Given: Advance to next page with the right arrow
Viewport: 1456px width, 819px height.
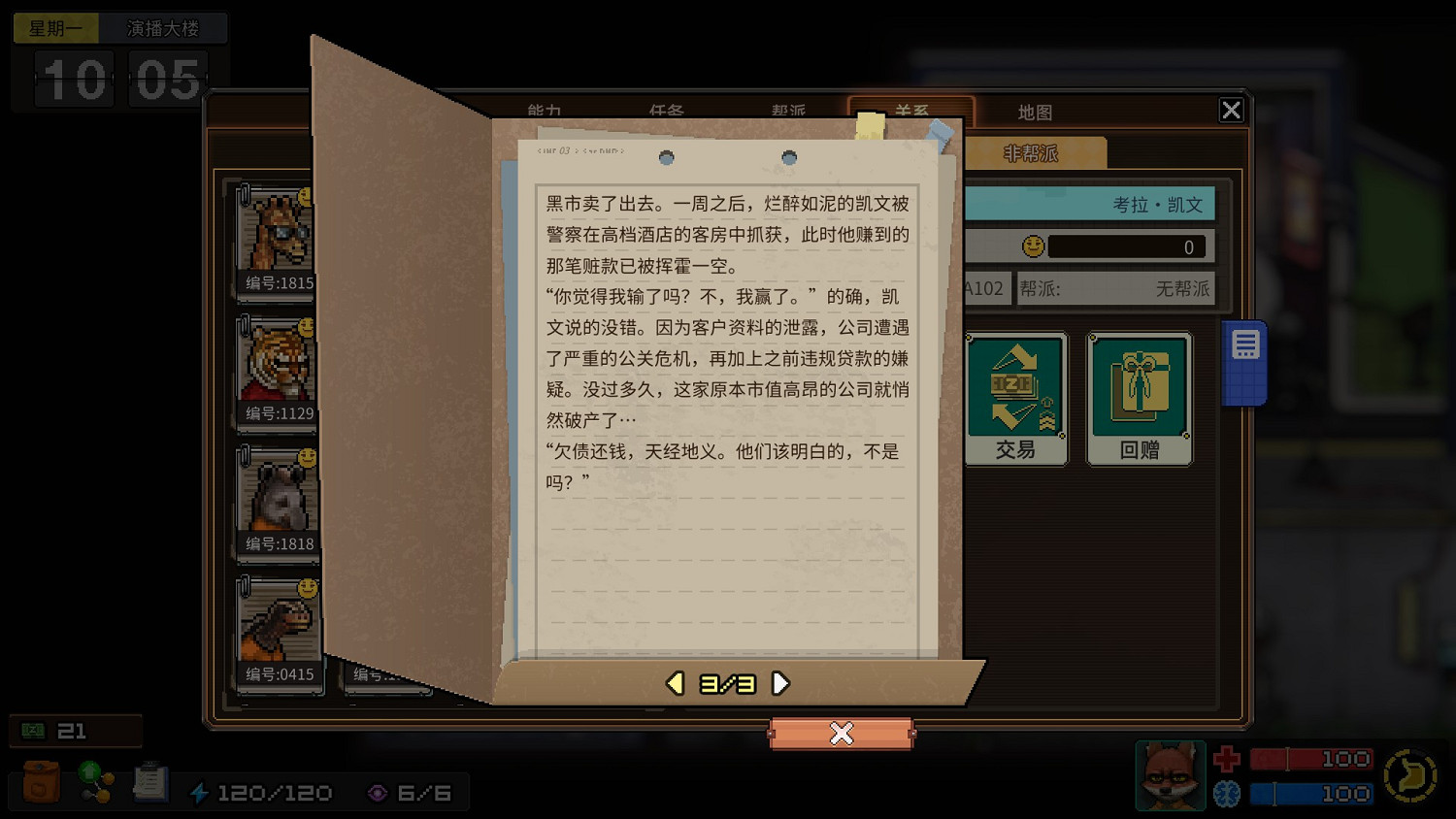Looking at the screenshot, I should click(x=779, y=682).
